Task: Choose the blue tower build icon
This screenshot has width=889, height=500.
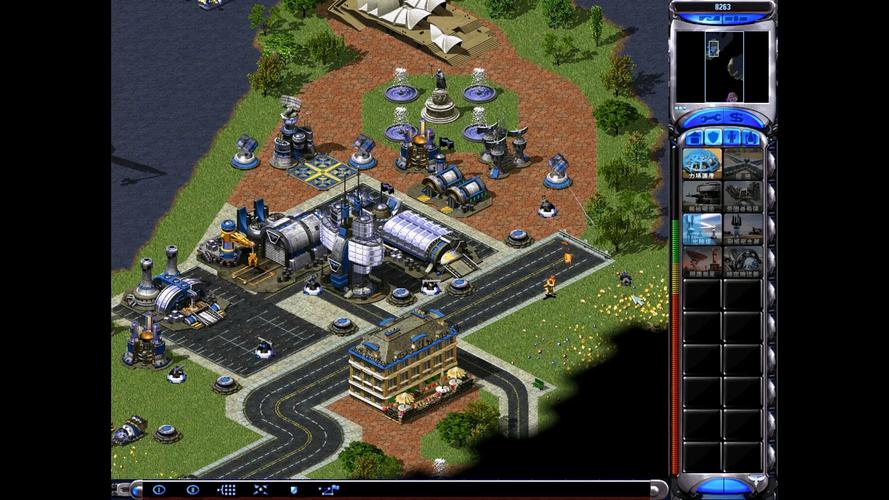Action: (x=702, y=228)
